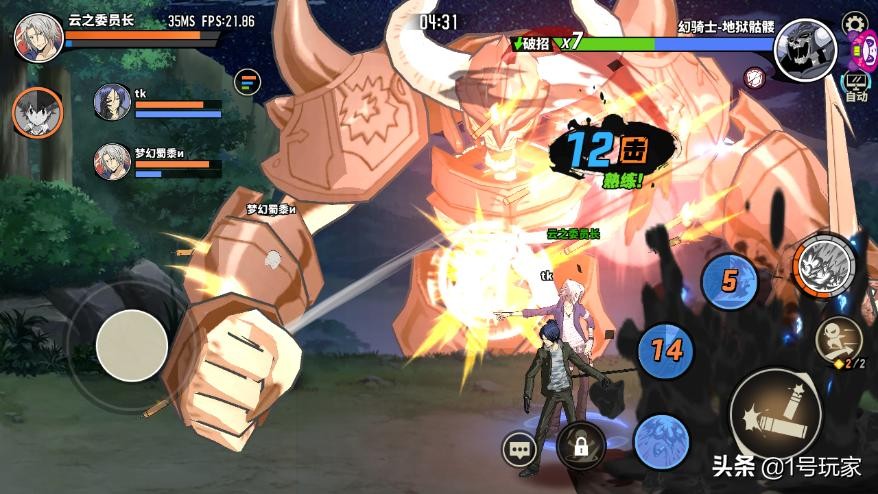Toggle the 自动 auto-battle button
Viewport: 878px width, 494px height.
(855, 87)
